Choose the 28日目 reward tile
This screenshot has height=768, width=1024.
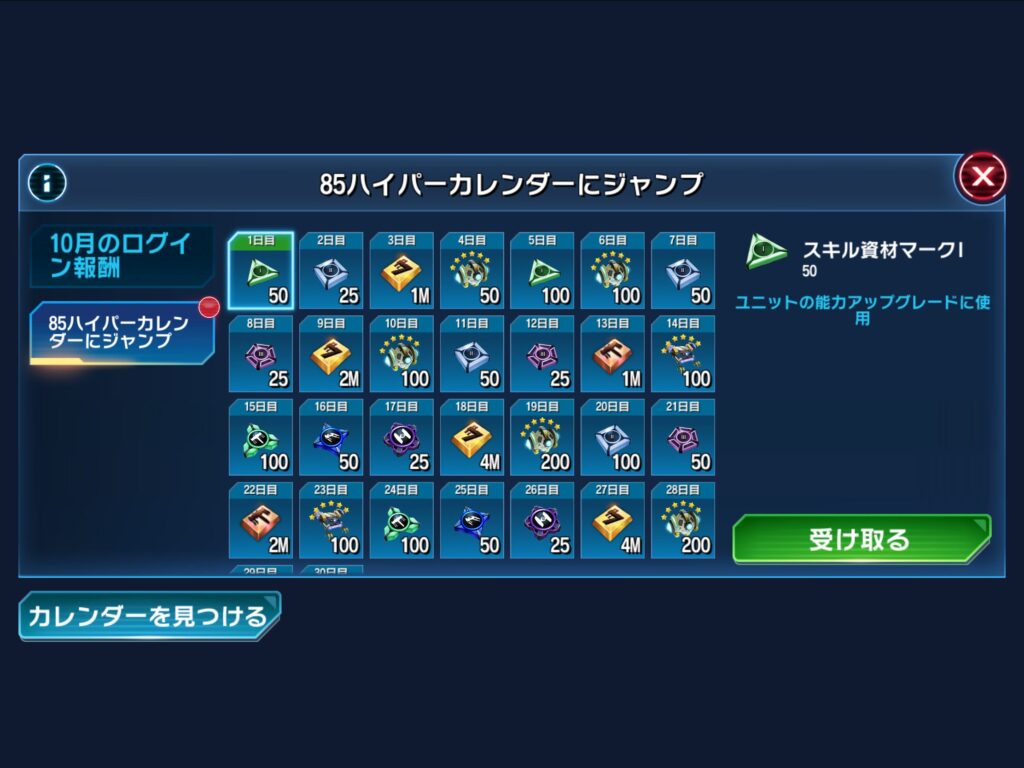pos(683,521)
